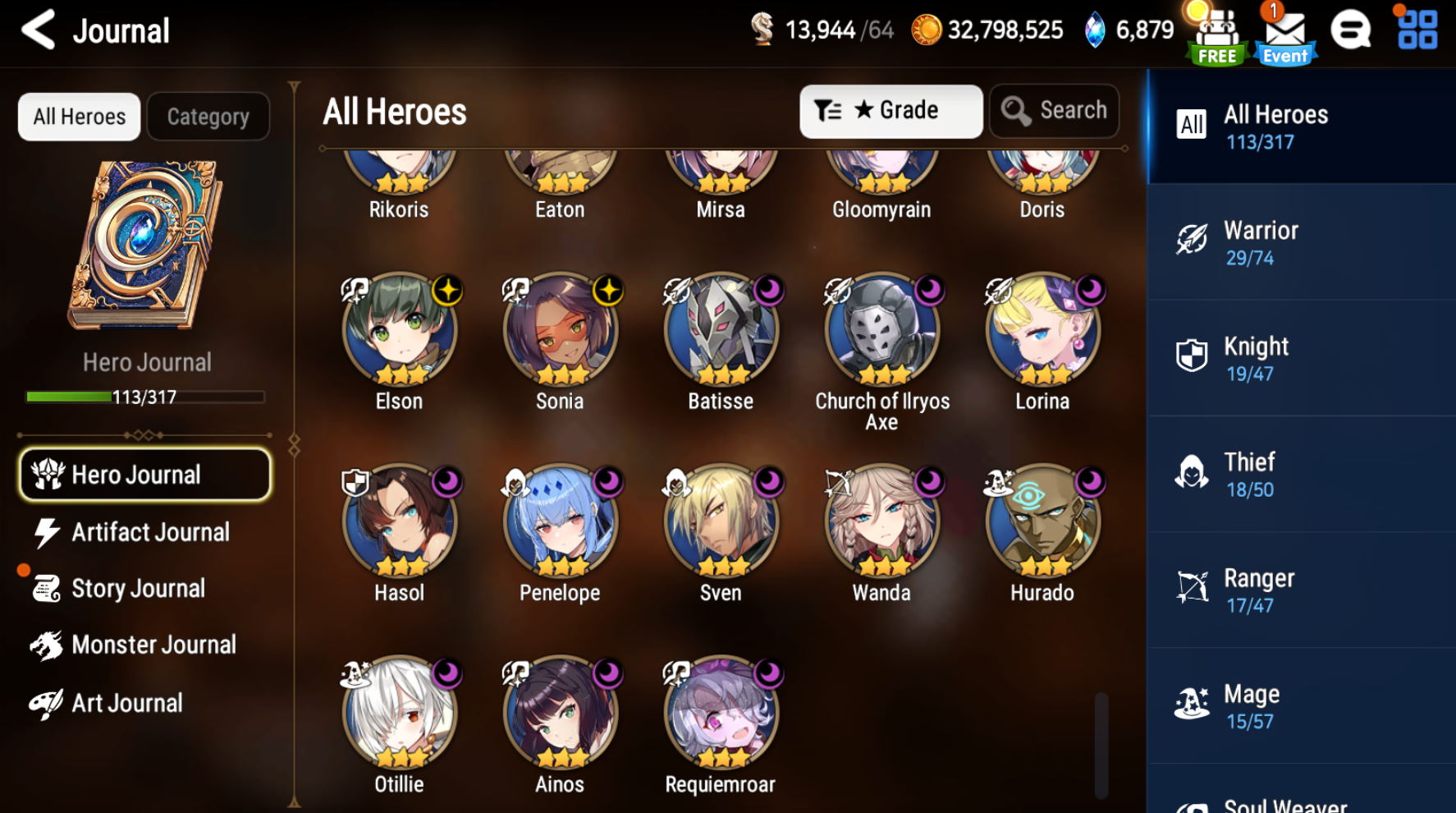Select Penelope's hero portrait
Image resolution: width=1456 pixels, height=813 pixels.
[559, 521]
